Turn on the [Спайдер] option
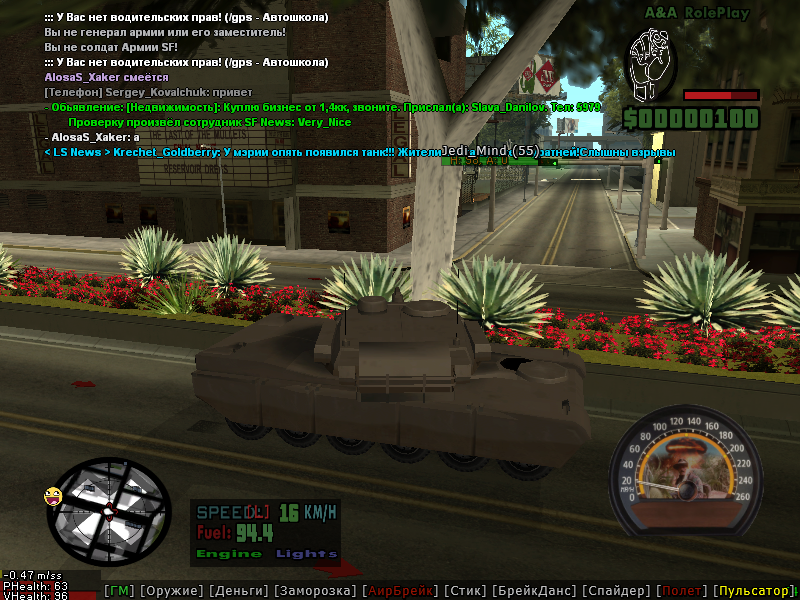Viewport: 800px width, 600px height. click(x=617, y=591)
